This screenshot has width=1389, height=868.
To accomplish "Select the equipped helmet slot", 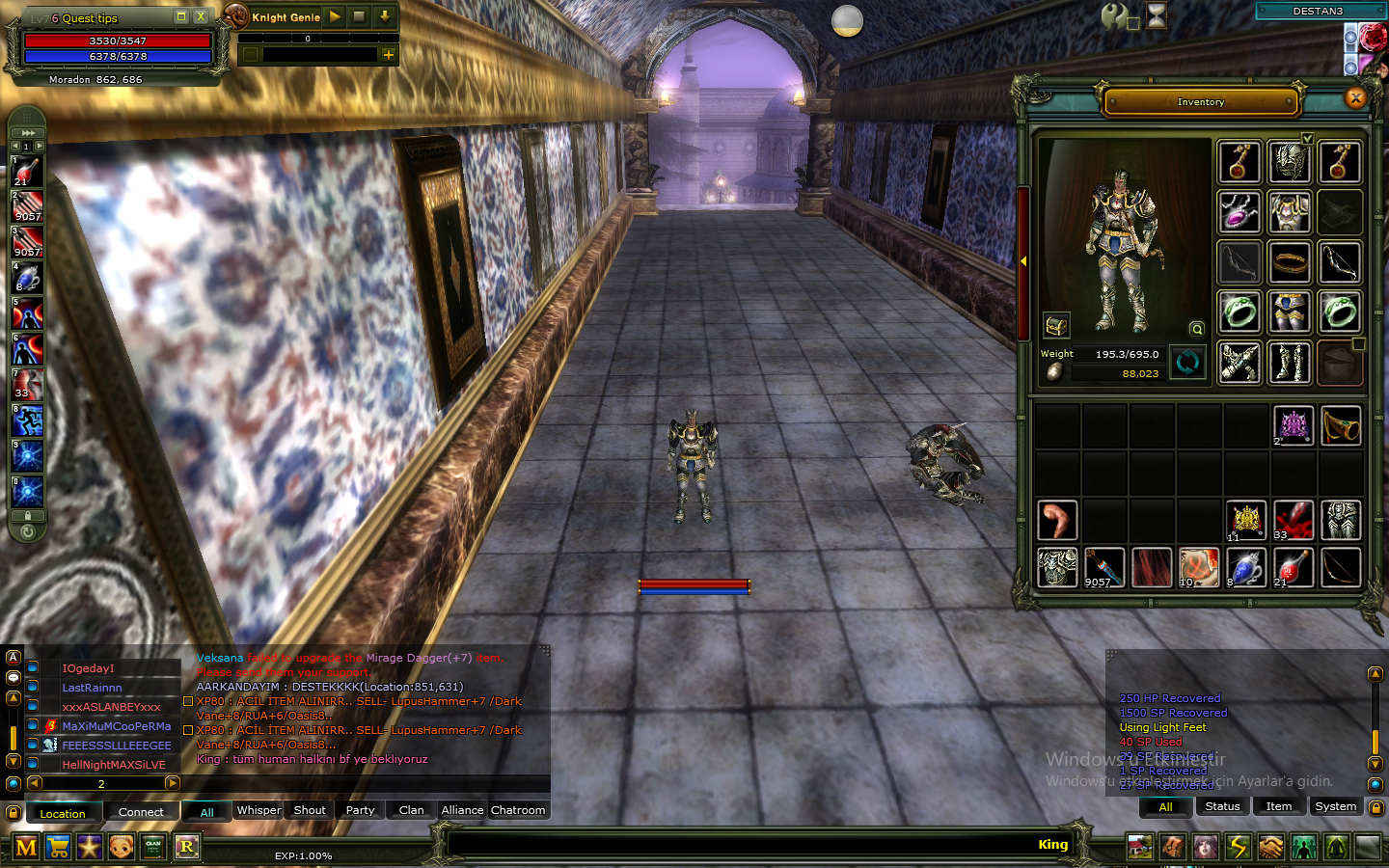I will coord(1289,162).
